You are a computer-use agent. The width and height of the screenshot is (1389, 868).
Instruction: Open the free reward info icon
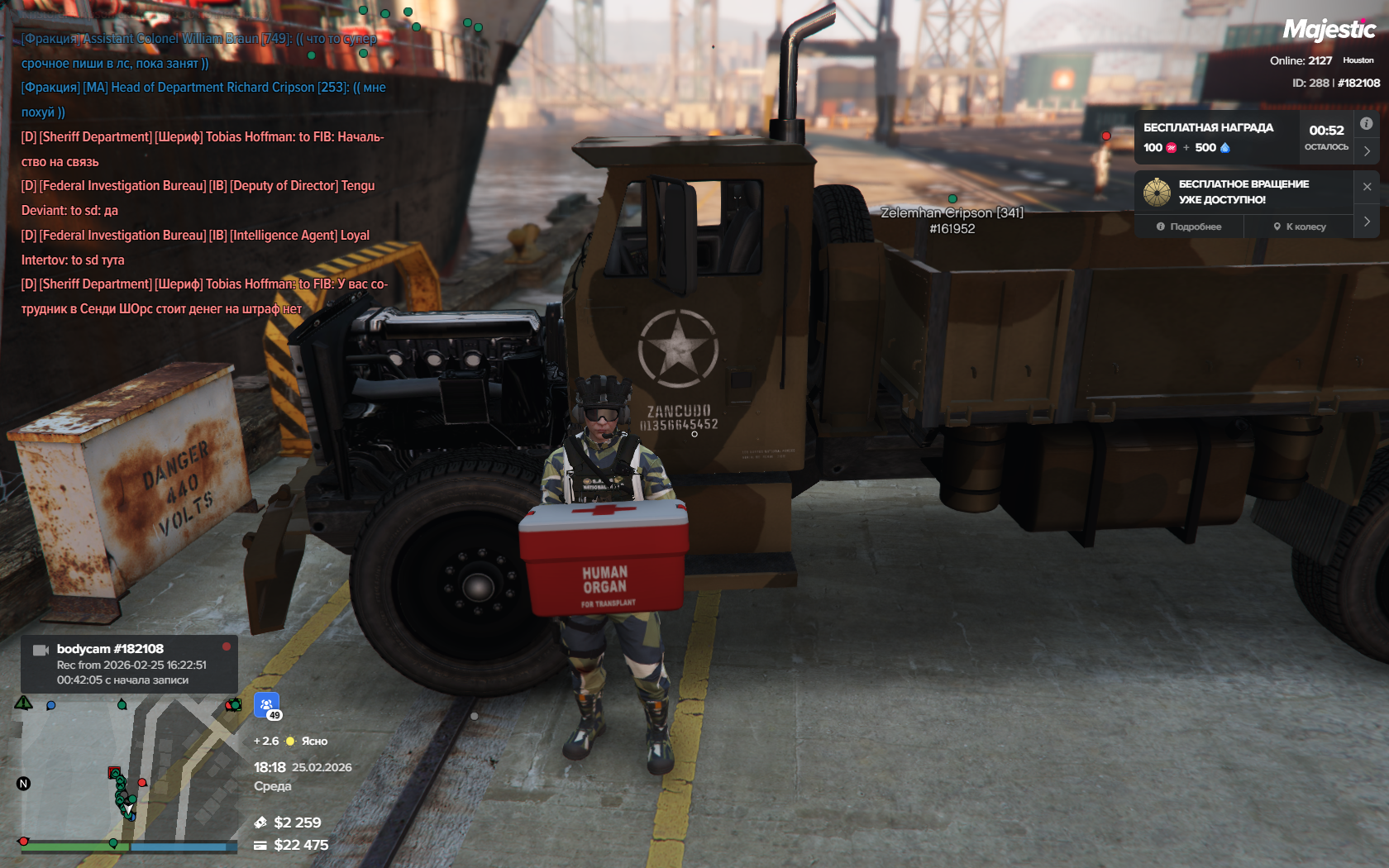[x=1367, y=124]
